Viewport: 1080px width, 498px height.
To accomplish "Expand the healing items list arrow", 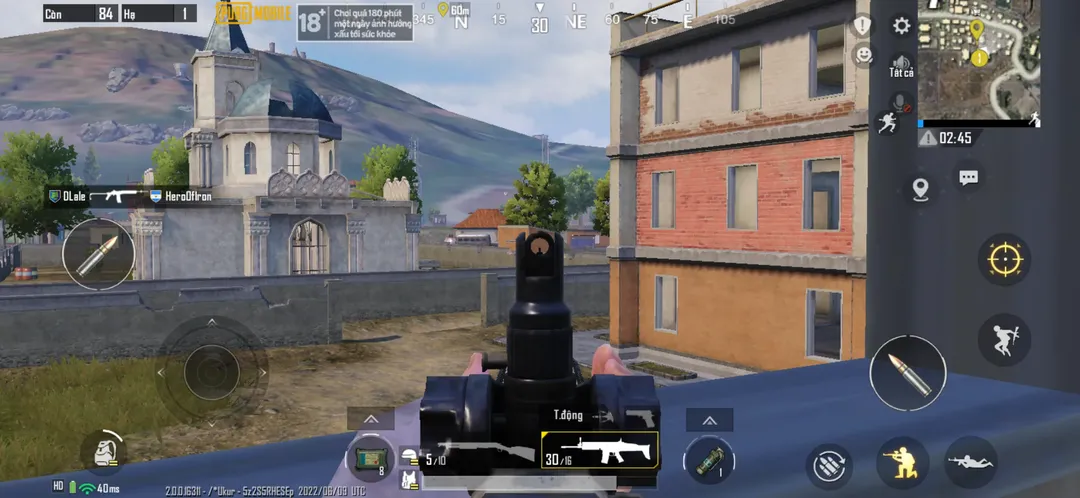I will pyautogui.click(x=371, y=419).
